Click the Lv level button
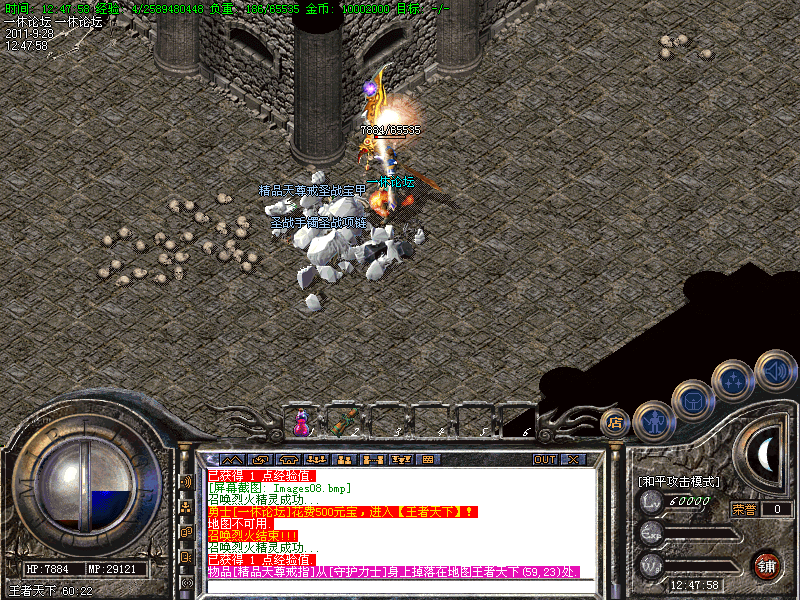Image resolution: width=800 pixels, height=600 pixels. (x=652, y=502)
